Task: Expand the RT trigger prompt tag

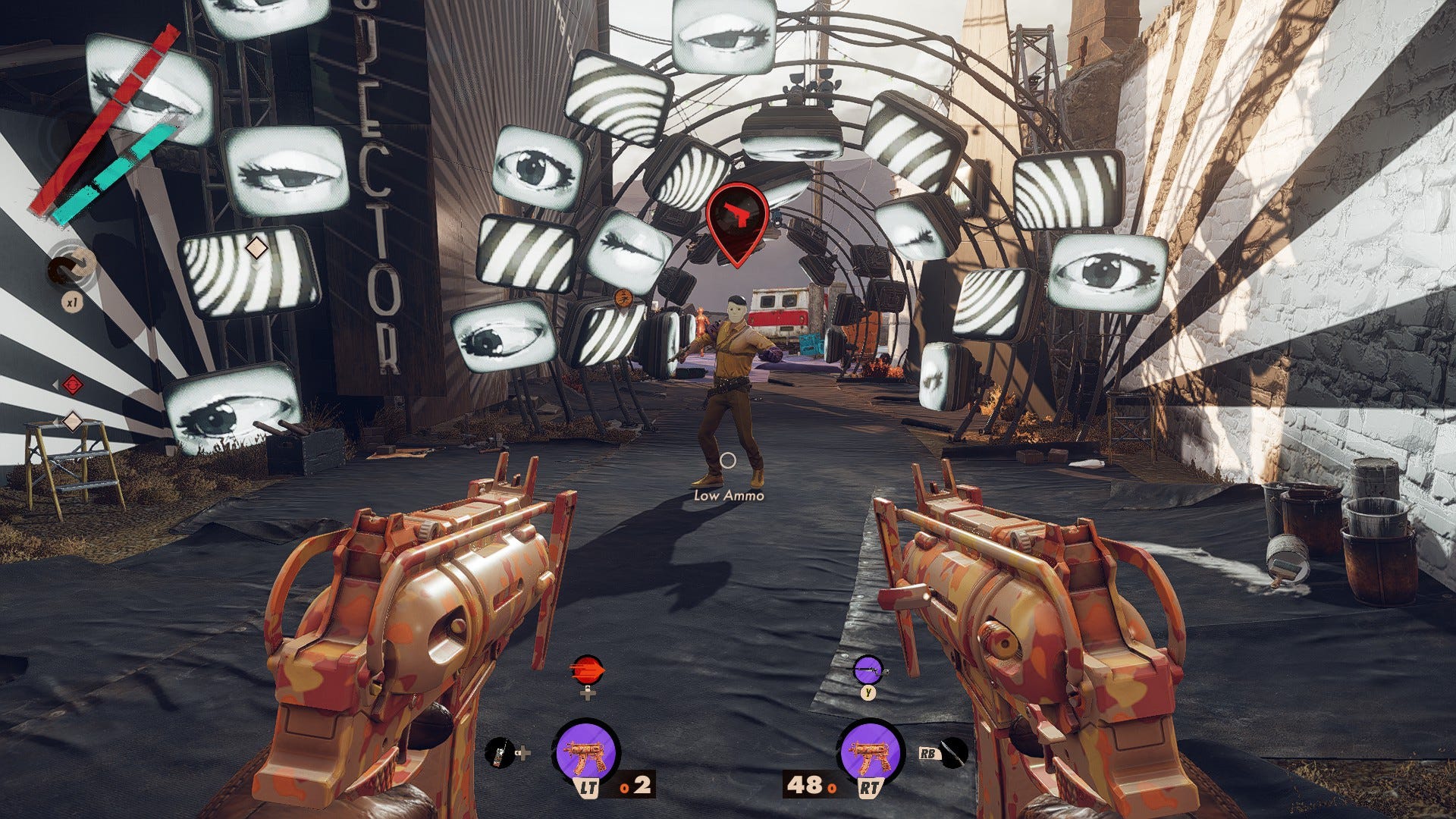Action: (870, 787)
